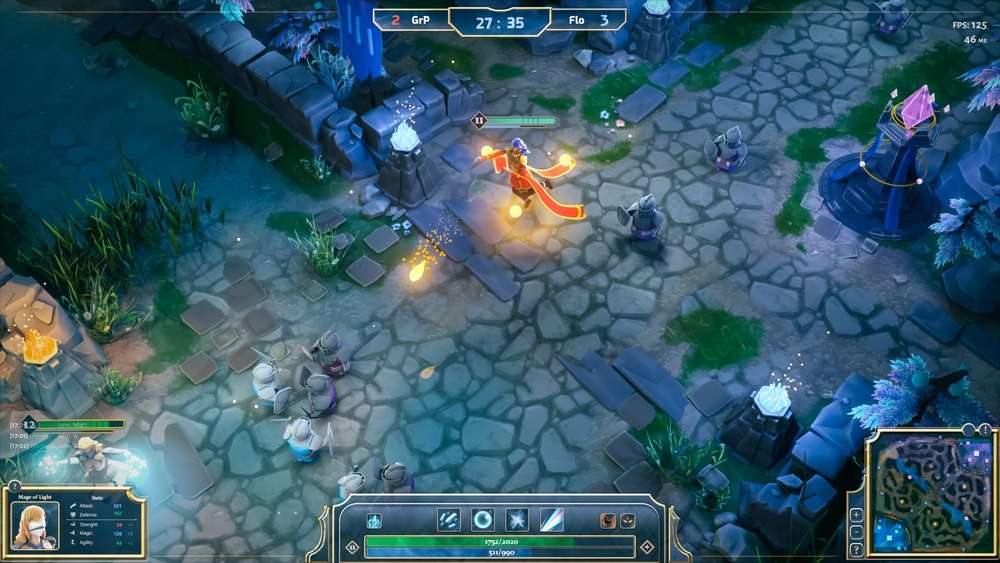
Task: Open the question mark help on hero panel
Action: pos(14,486)
